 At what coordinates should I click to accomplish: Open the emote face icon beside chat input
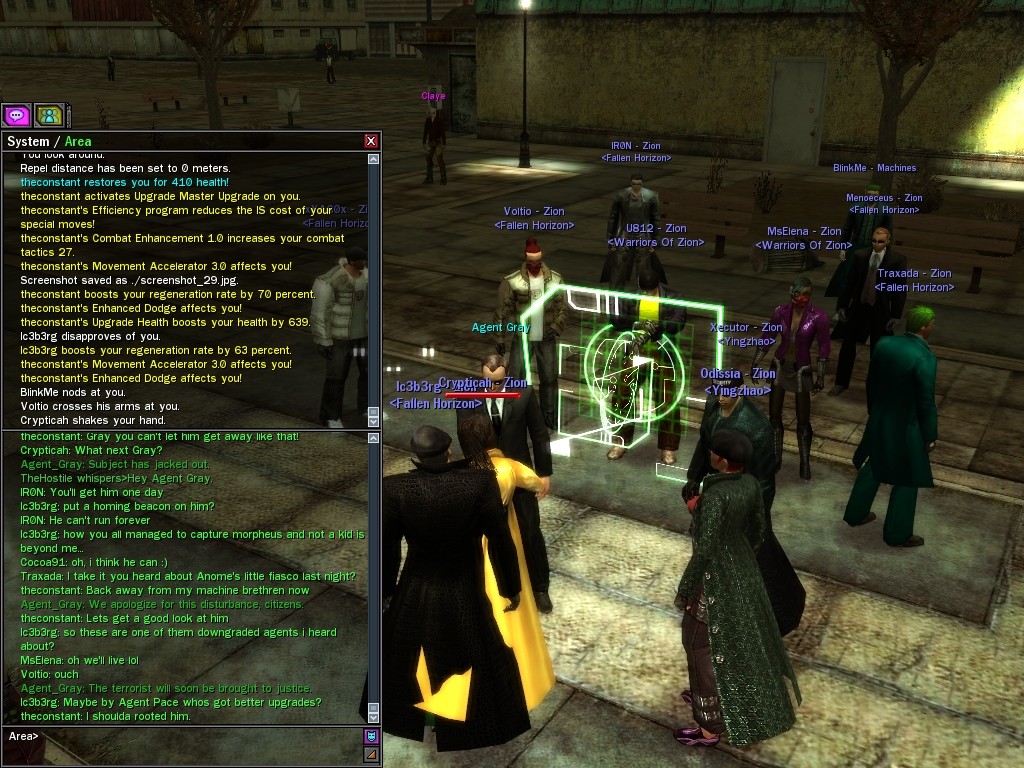click(371, 737)
